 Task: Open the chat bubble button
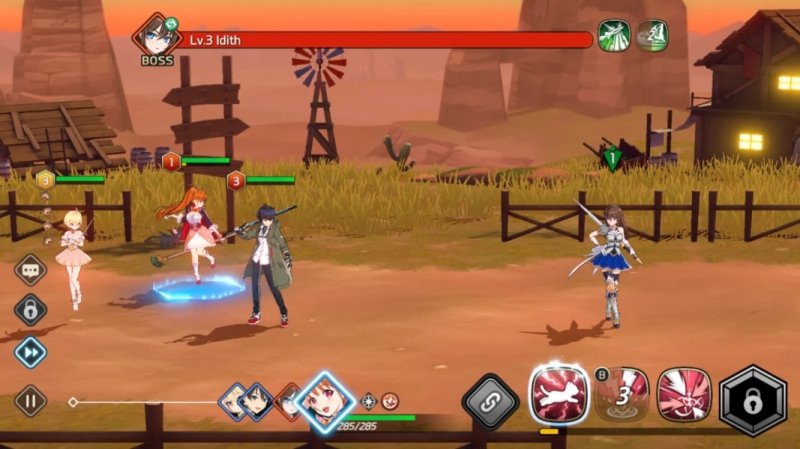click(x=30, y=270)
